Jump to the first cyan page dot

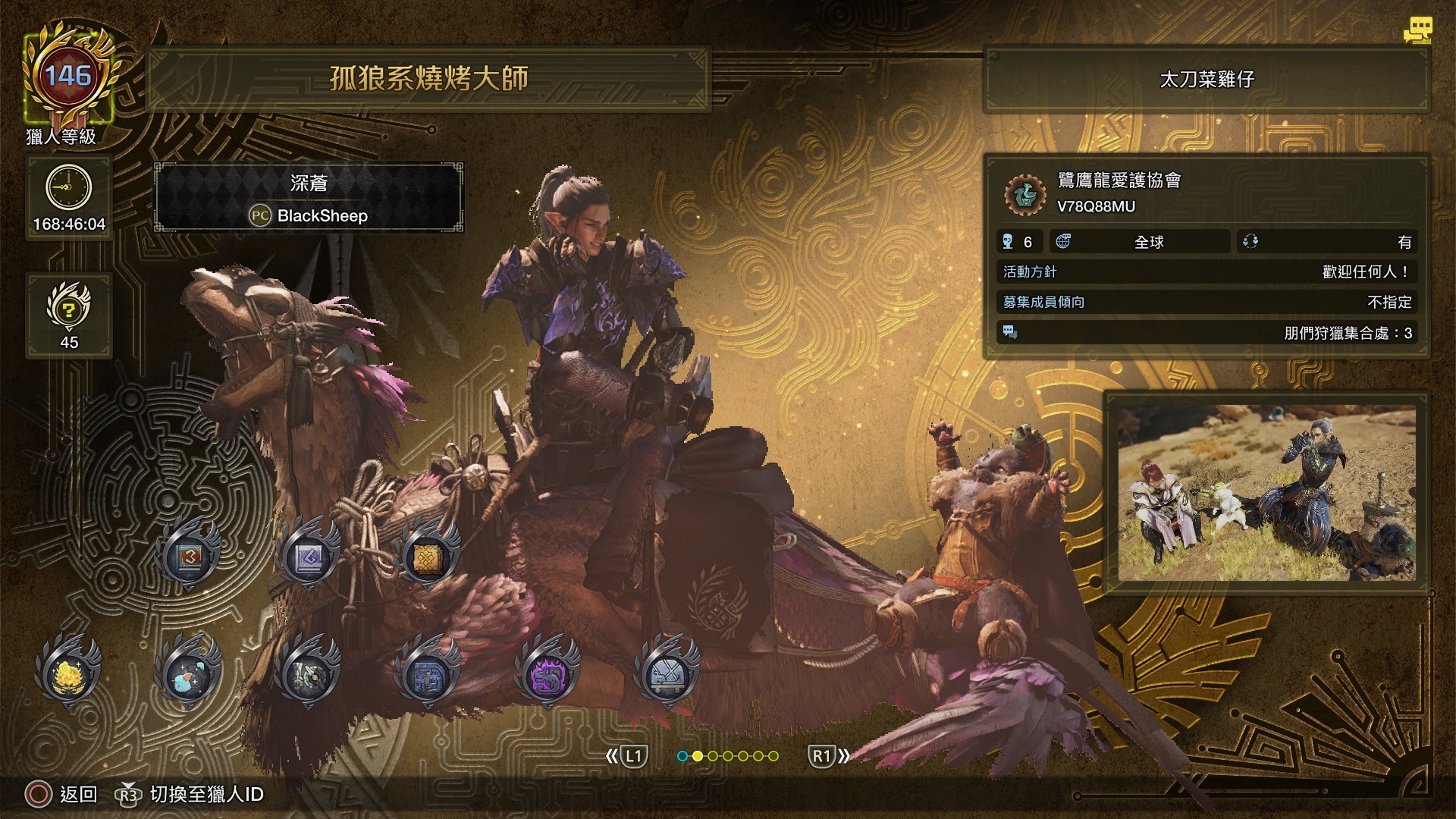682,756
